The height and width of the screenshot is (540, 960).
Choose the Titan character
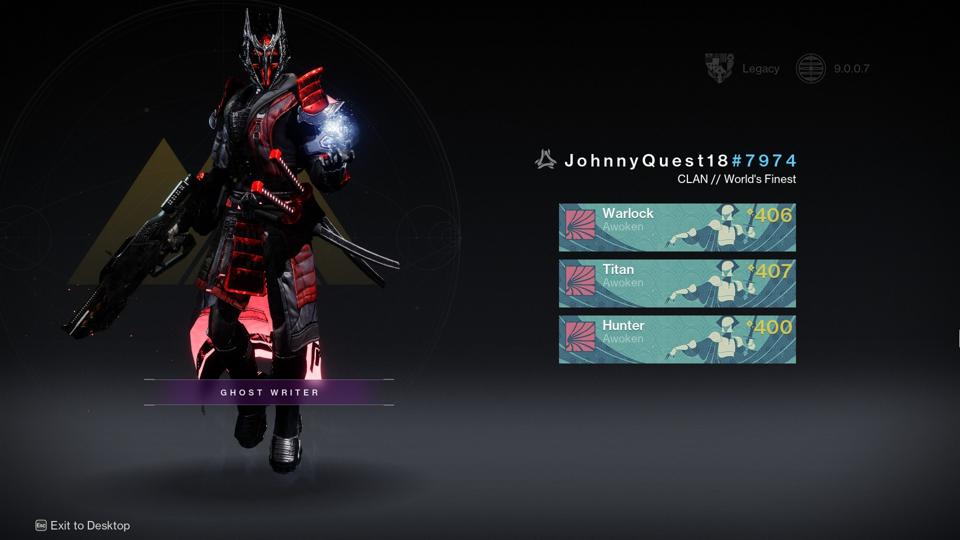[x=677, y=283]
